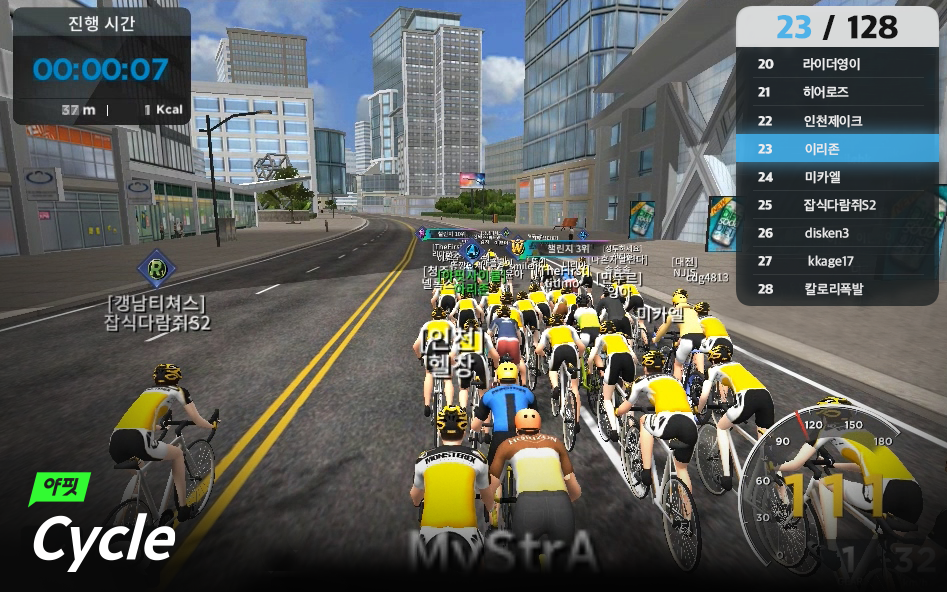Choose the 히어로즈 leaderboard row
The width and height of the screenshot is (947, 592).
837,92
